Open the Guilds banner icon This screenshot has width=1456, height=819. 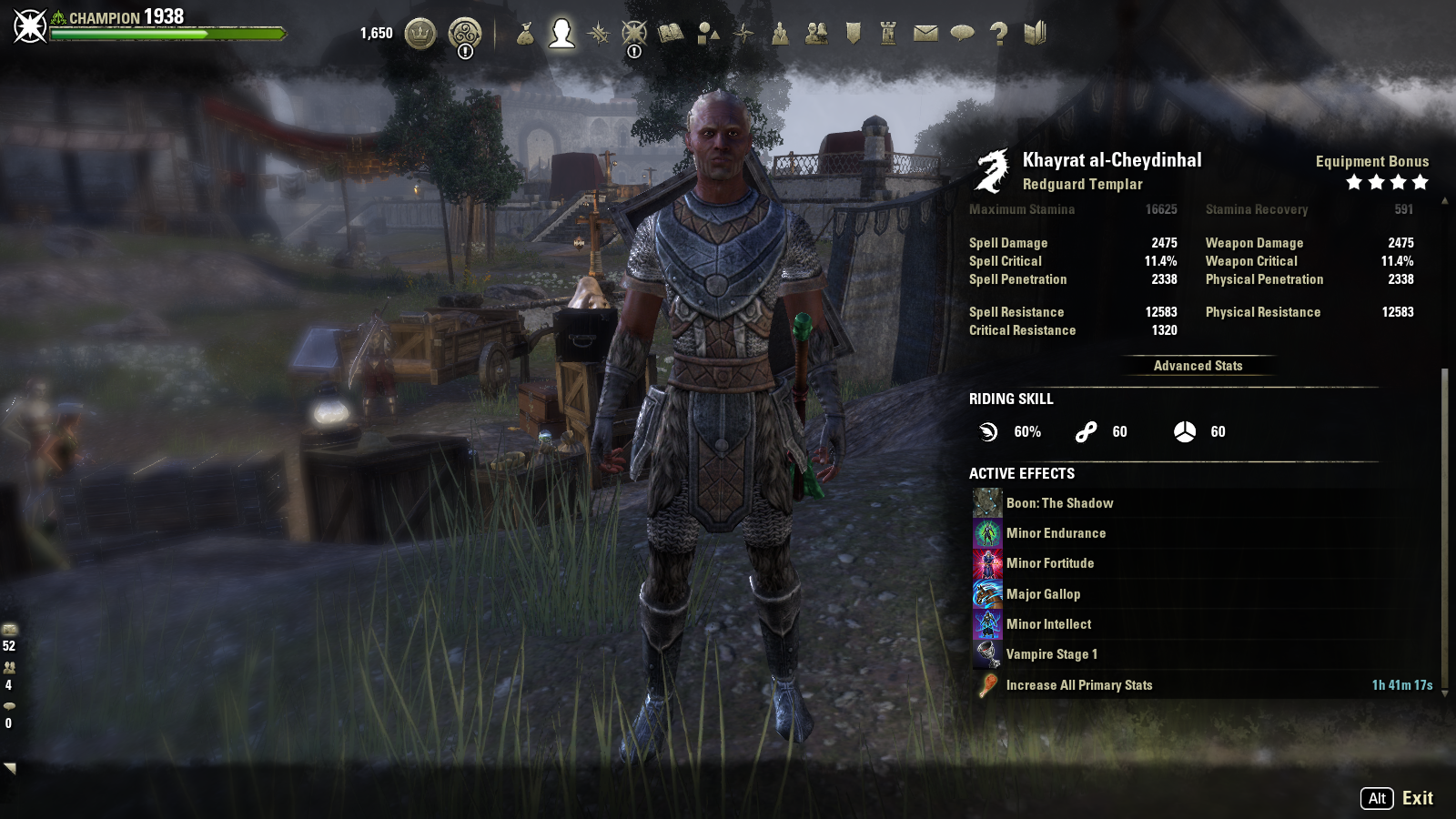pyautogui.click(x=853, y=34)
